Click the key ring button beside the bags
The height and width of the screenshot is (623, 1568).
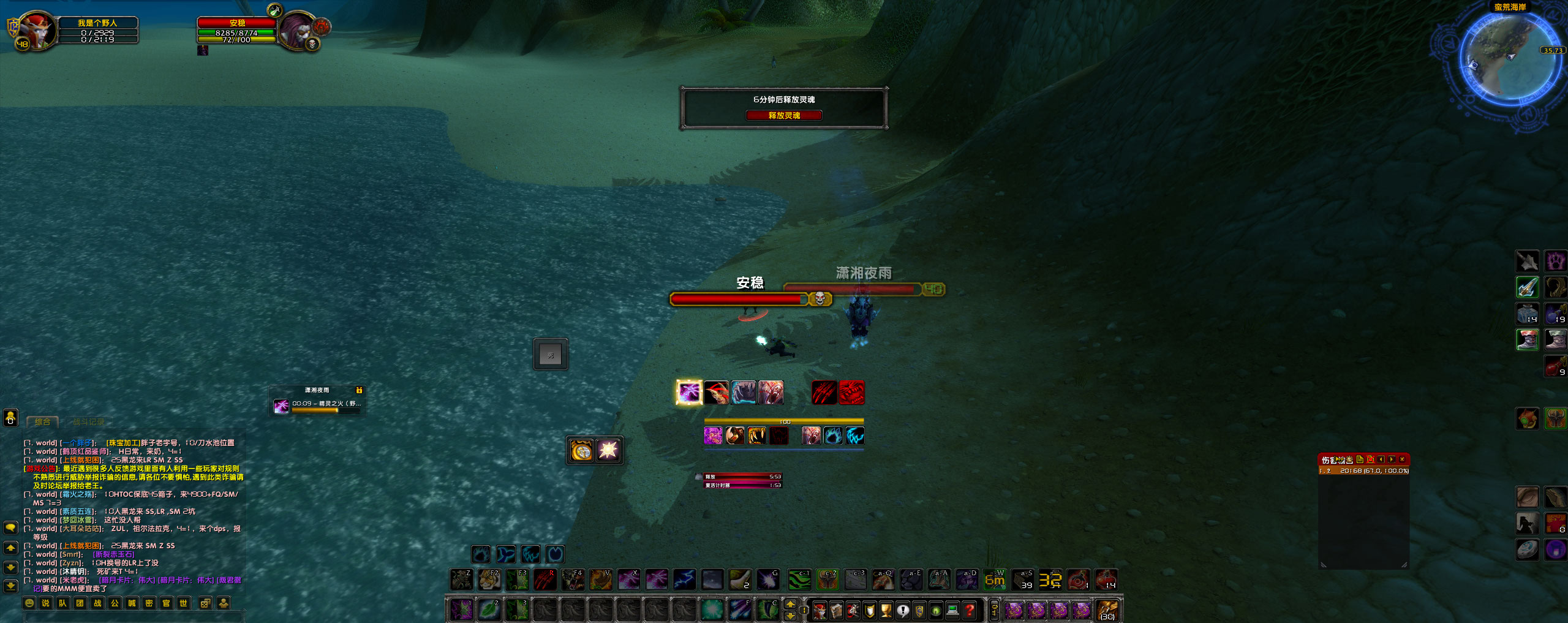[x=994, y=611]
